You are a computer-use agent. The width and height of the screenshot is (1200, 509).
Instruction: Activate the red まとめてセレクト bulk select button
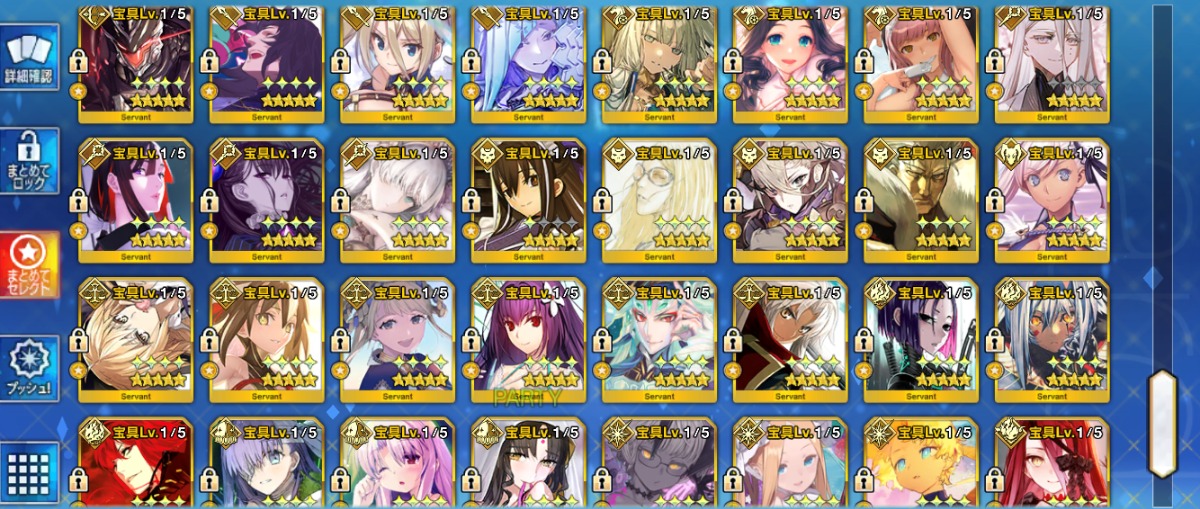click(29, 266)
